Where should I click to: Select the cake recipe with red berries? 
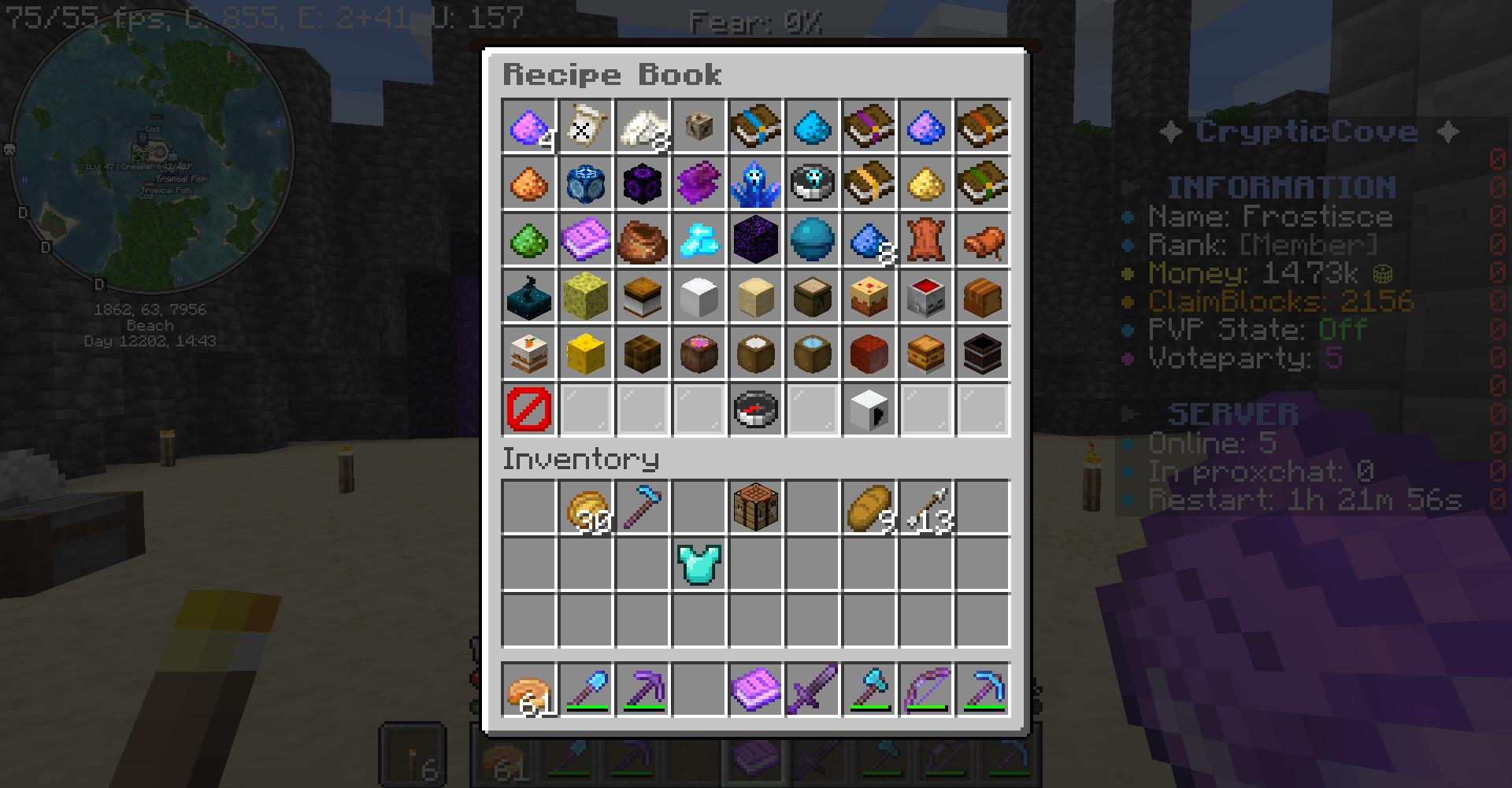tap(869, 296)
